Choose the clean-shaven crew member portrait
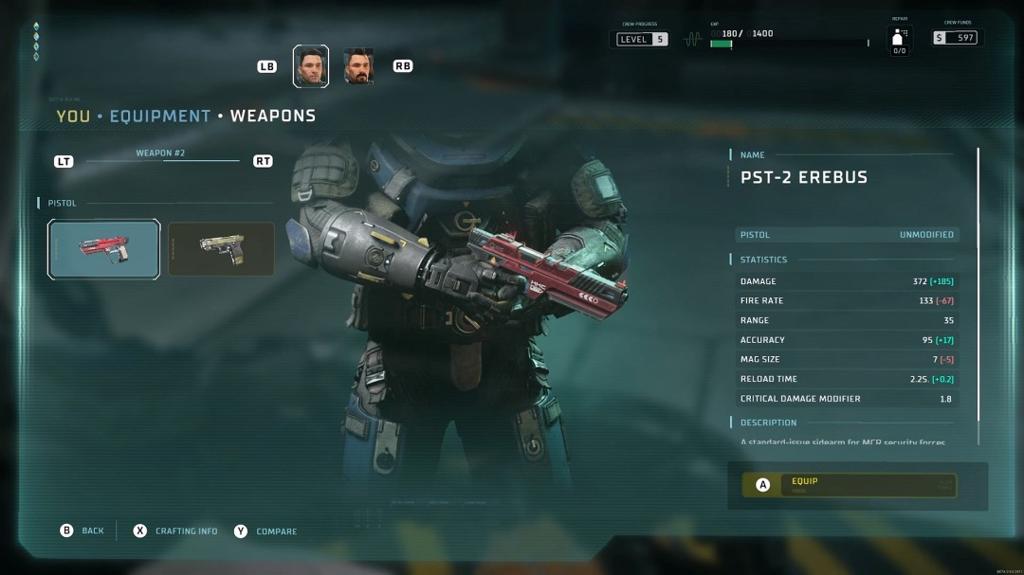This screenshot has height=575, width=1024. click(x=311, y=67)
